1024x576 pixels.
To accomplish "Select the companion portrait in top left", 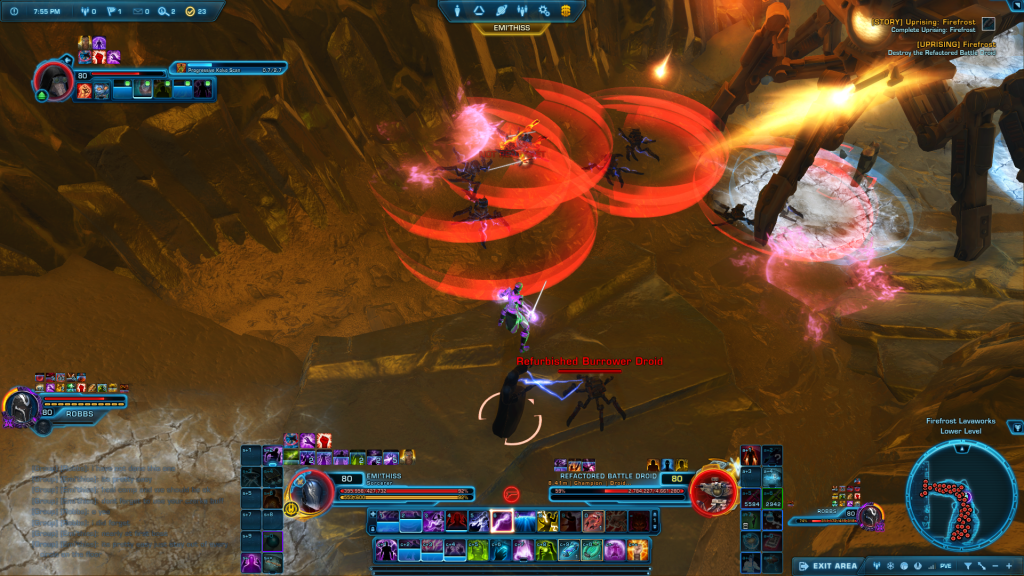I will point(53,80).
